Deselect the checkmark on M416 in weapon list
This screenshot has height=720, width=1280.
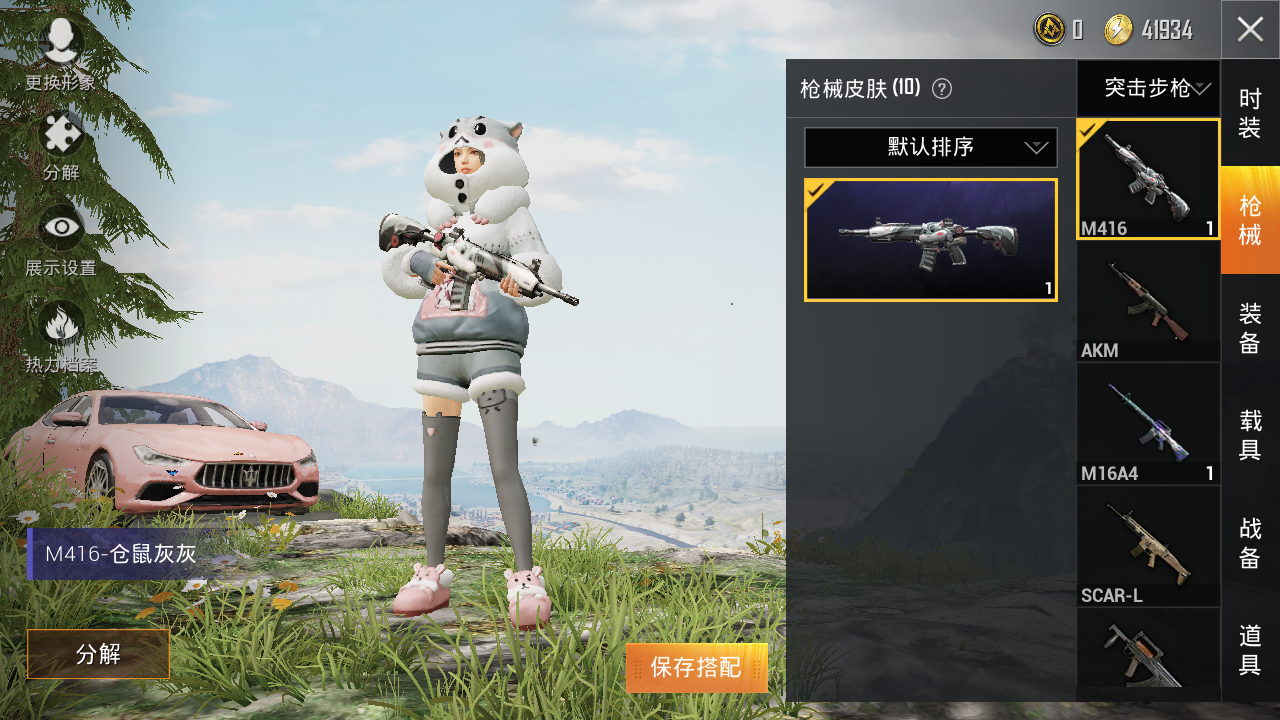tap(1089, 131)
